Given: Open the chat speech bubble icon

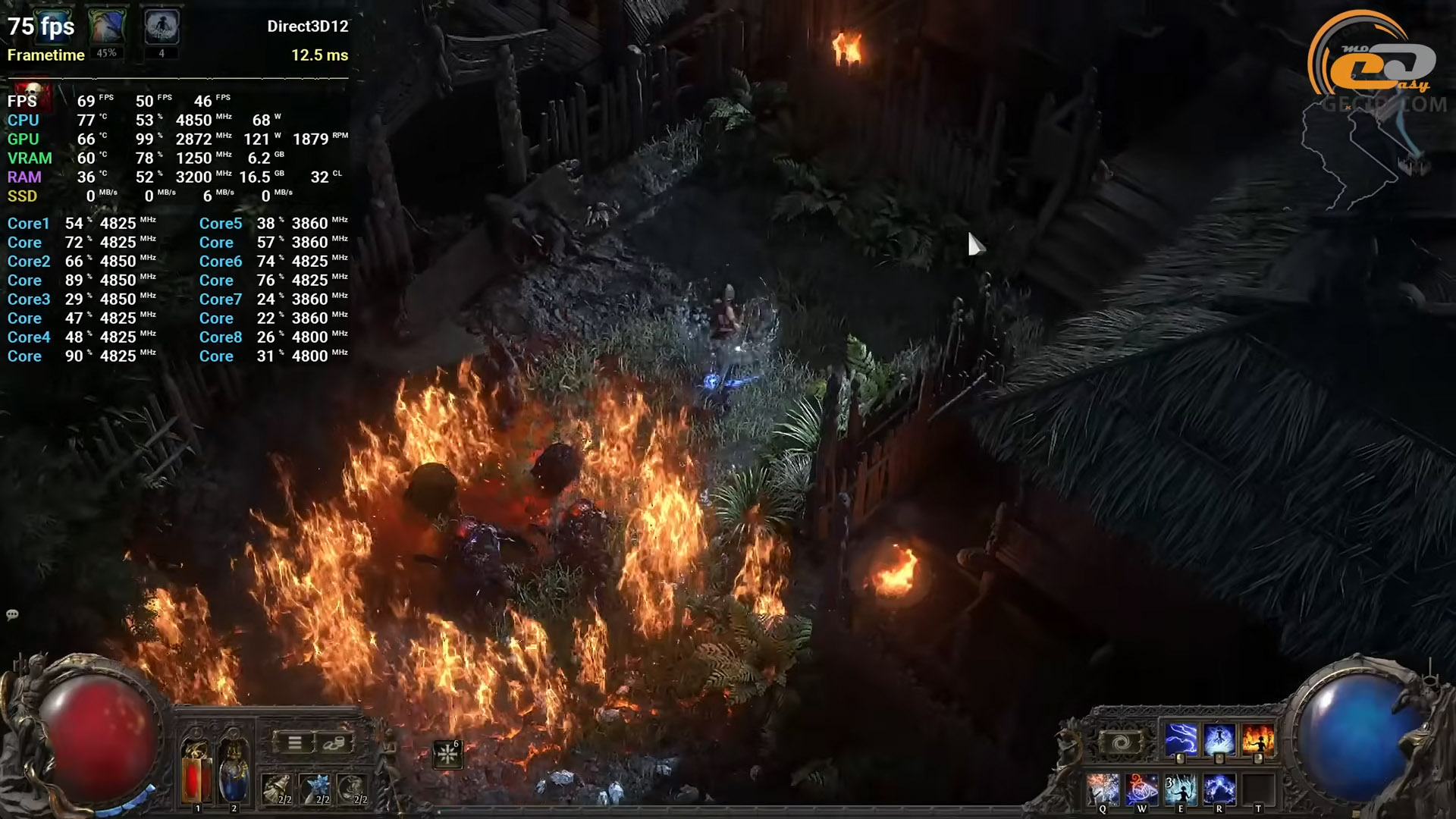Looking at the screenshot, I should click(x=12, y=614).
